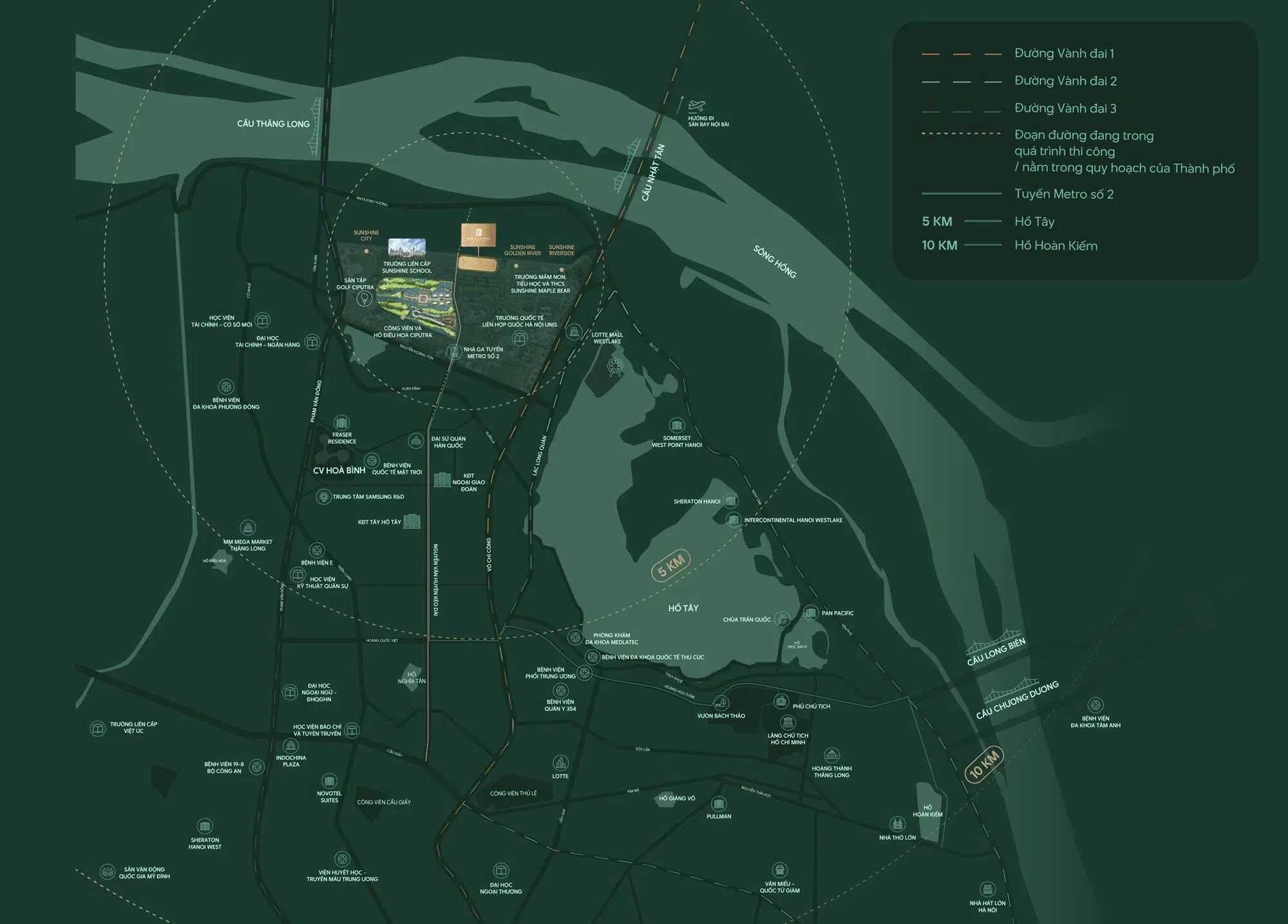1288x924 pixels.
Task: Choose the Metro số 2 station marker
Action: click(455, 352)
